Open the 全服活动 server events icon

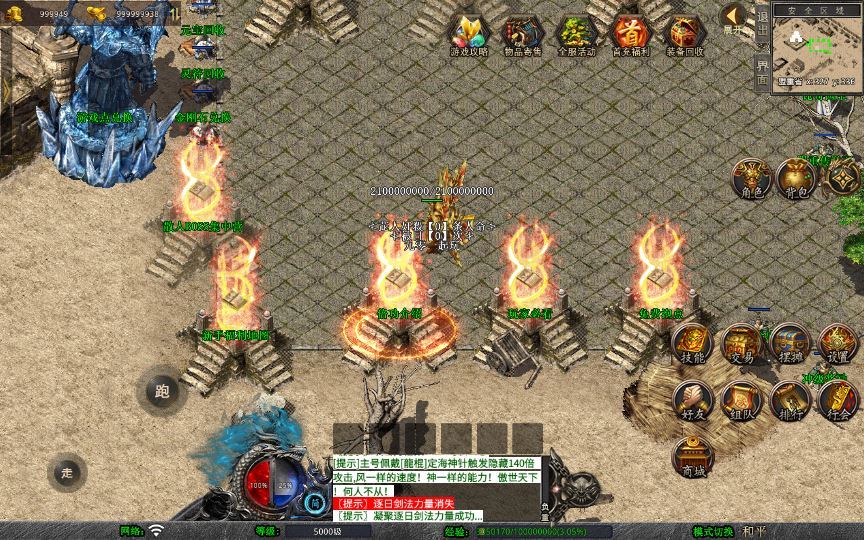(x=577, y=34)
